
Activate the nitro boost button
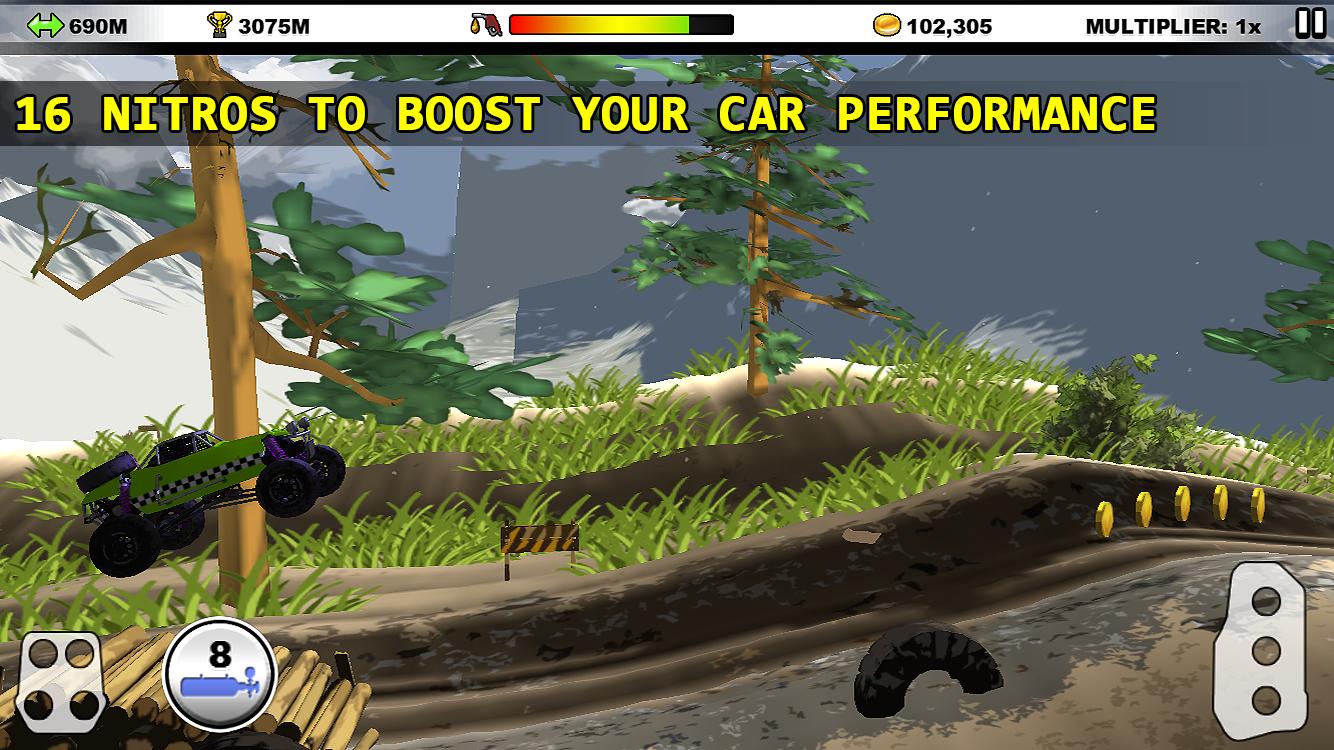(219, 675)
